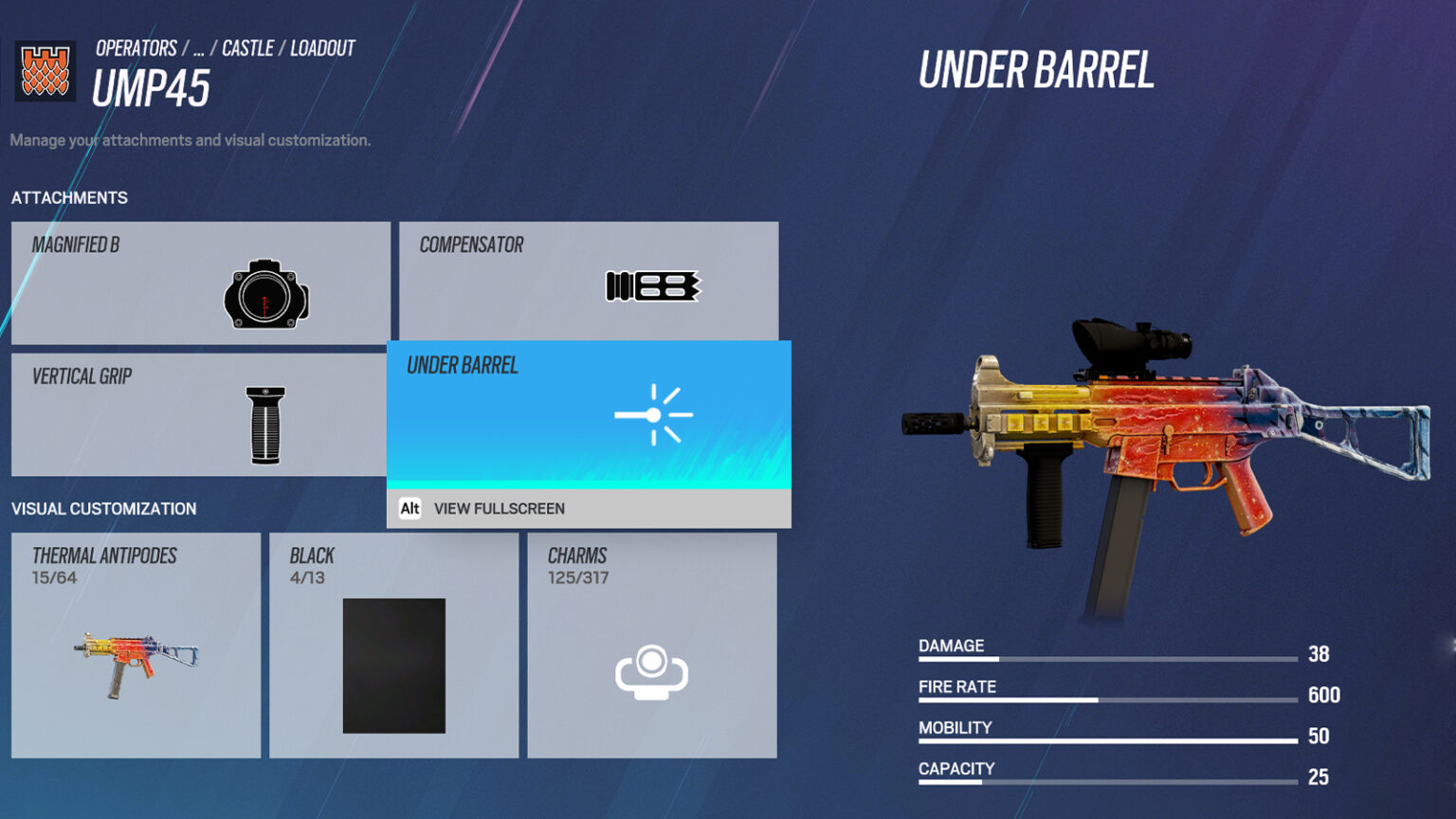Toggle the Vertical Grip attachment

pos(199,414)
